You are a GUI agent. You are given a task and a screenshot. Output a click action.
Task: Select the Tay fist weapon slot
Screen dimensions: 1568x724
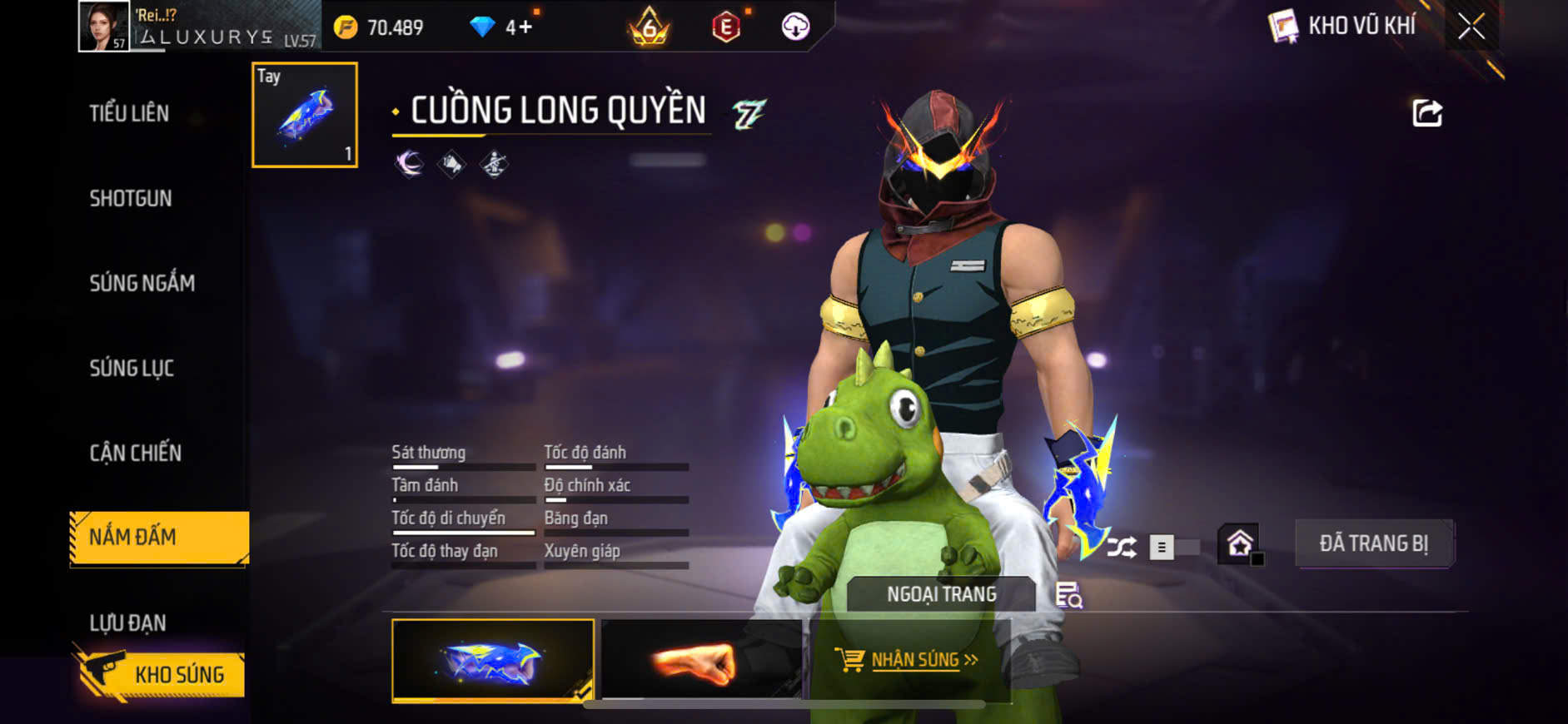click(305, 115)
